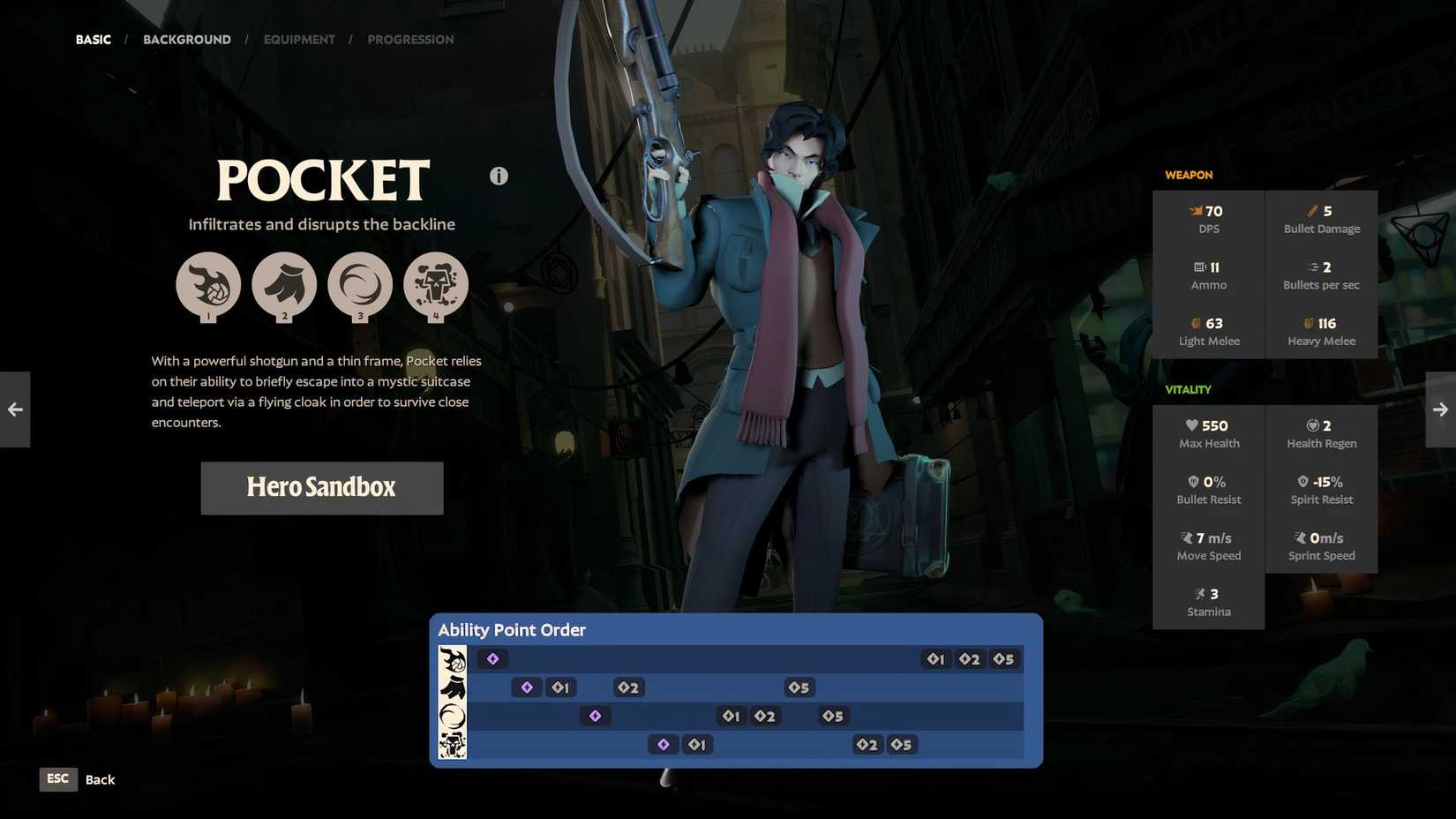
Task: Toggle the first unlock diamond on Barrage row
Action: point(492,658)
